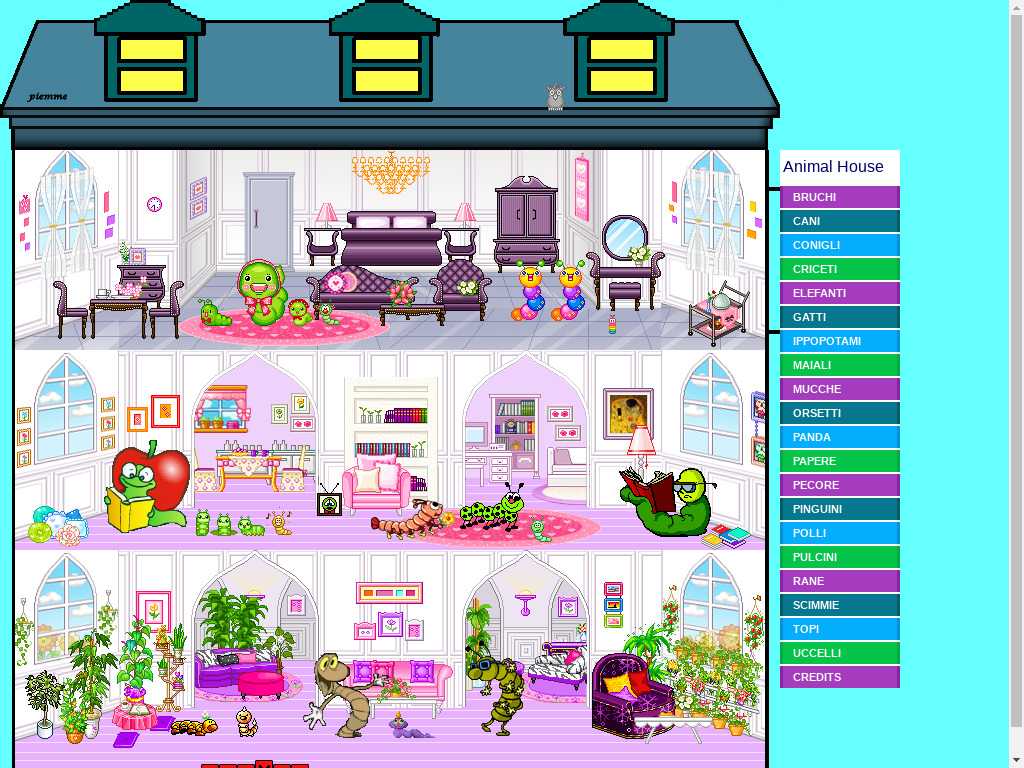Open the BRUCHI category
Image resolution: width=1024 pixels, height=768 pixels.
839,197
